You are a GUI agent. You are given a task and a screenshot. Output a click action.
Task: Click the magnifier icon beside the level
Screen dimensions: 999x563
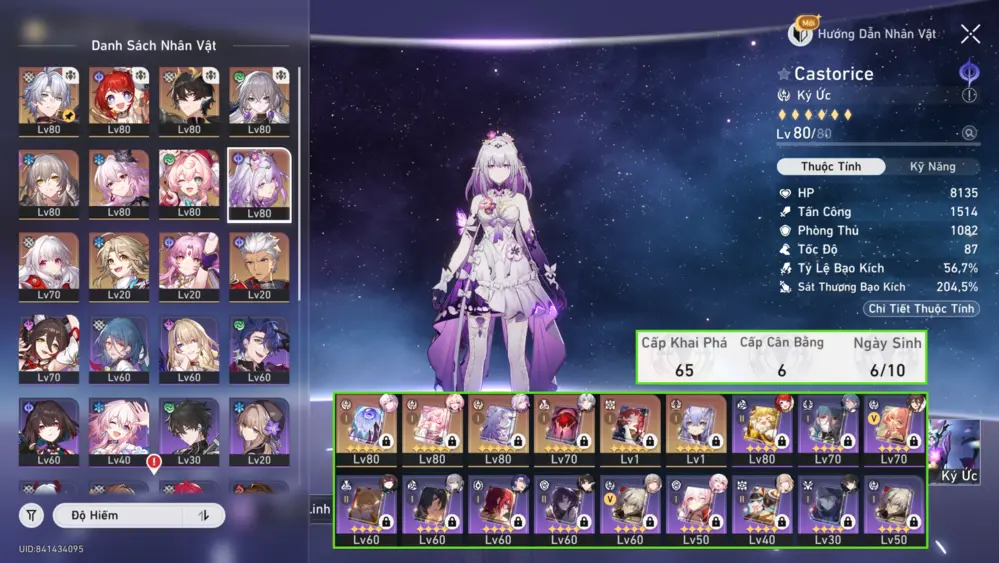point(969,133)
